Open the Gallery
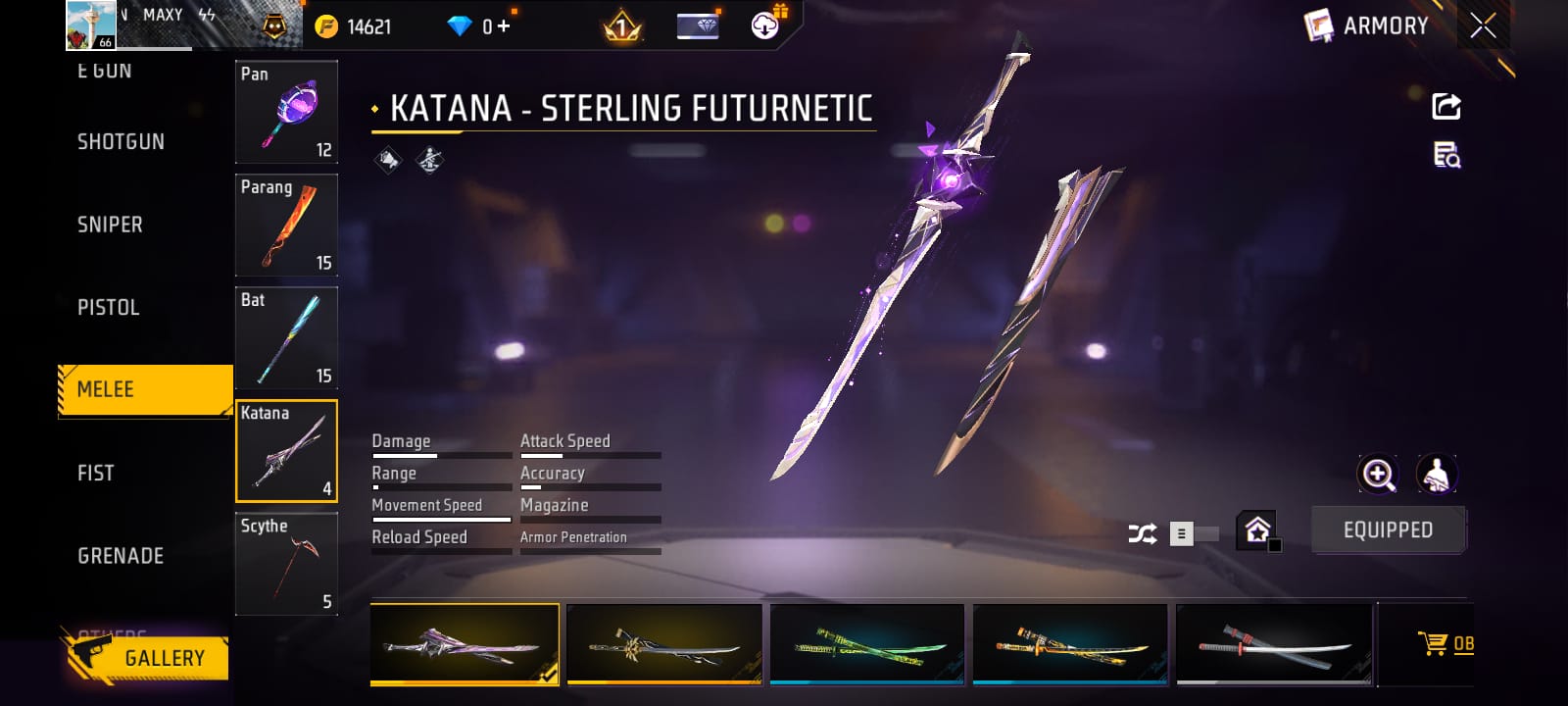The width and height of the screenshot is (1568, 706). coord(147,657)
